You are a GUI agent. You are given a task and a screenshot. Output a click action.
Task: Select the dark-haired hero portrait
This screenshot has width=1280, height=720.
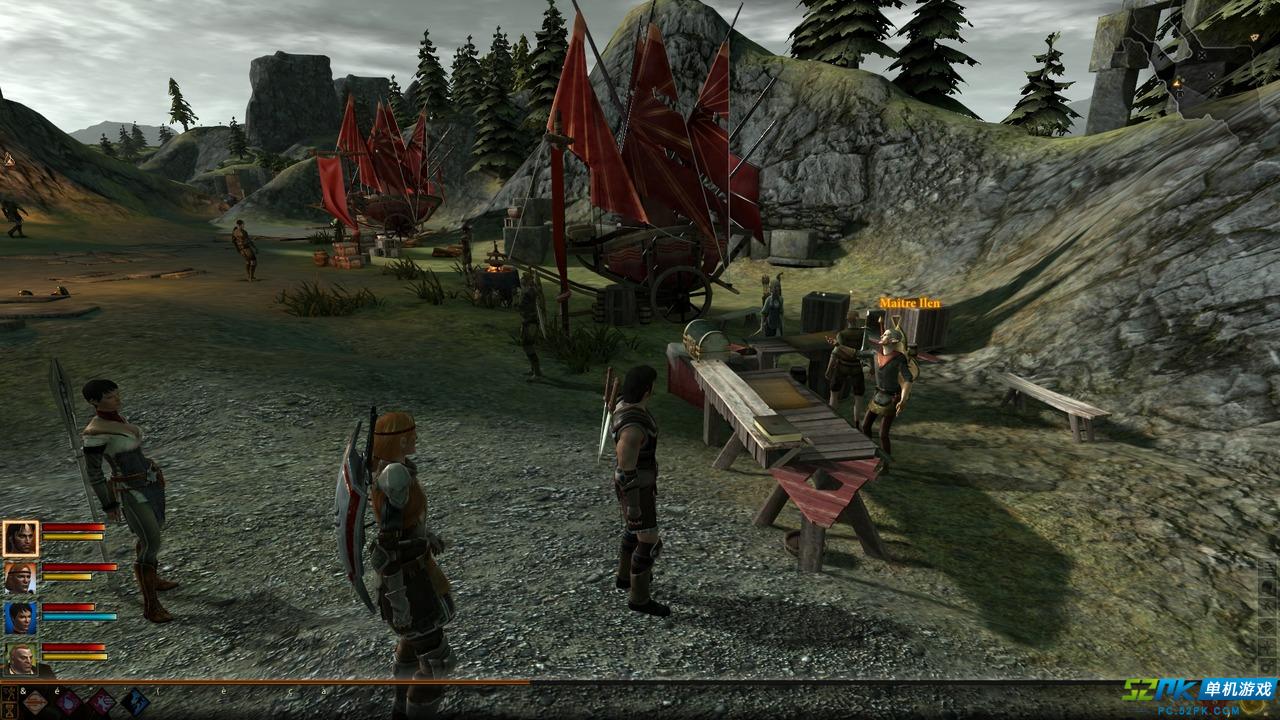pos(20,538)
